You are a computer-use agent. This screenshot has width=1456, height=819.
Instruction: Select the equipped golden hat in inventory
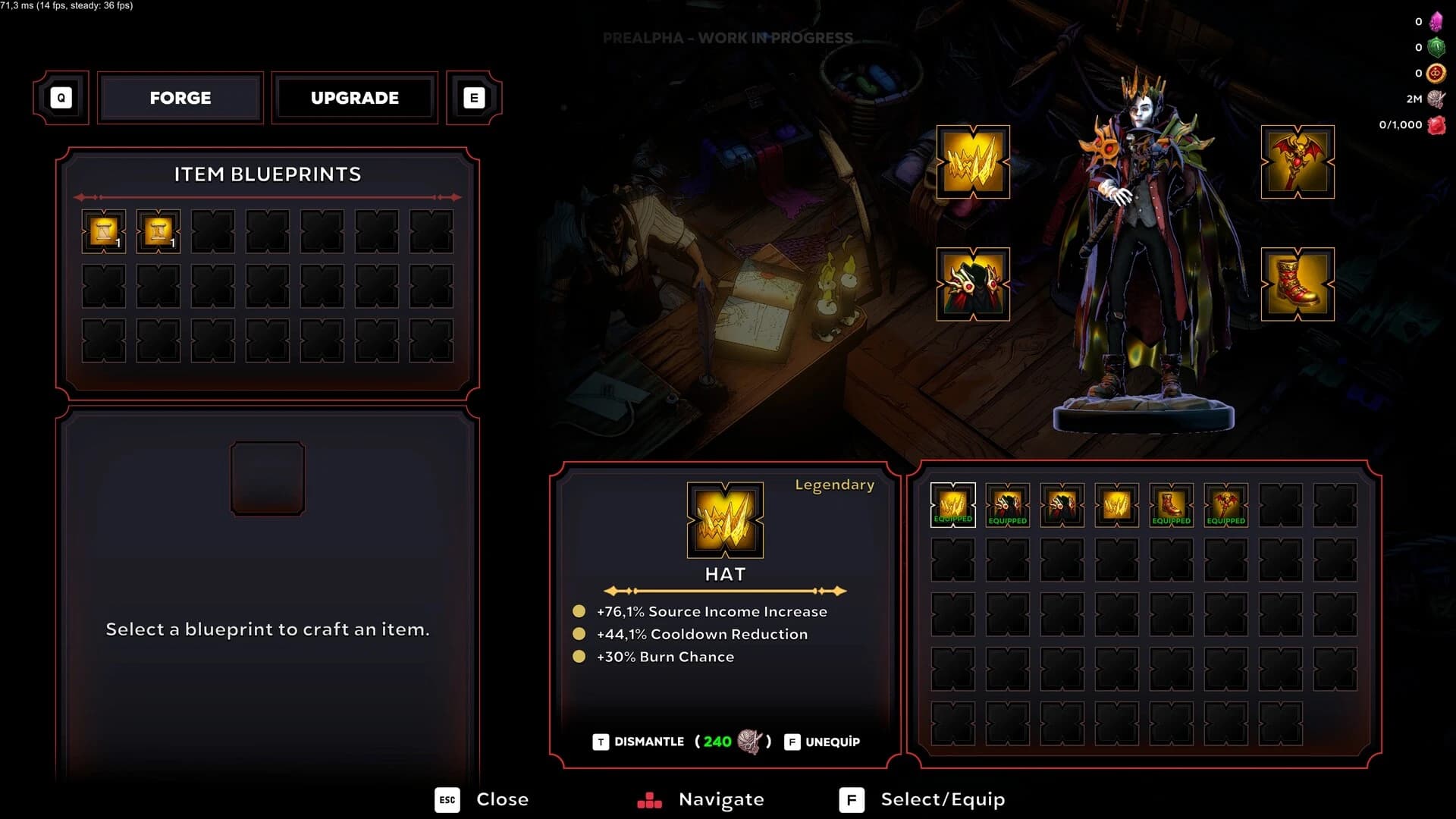952,503
